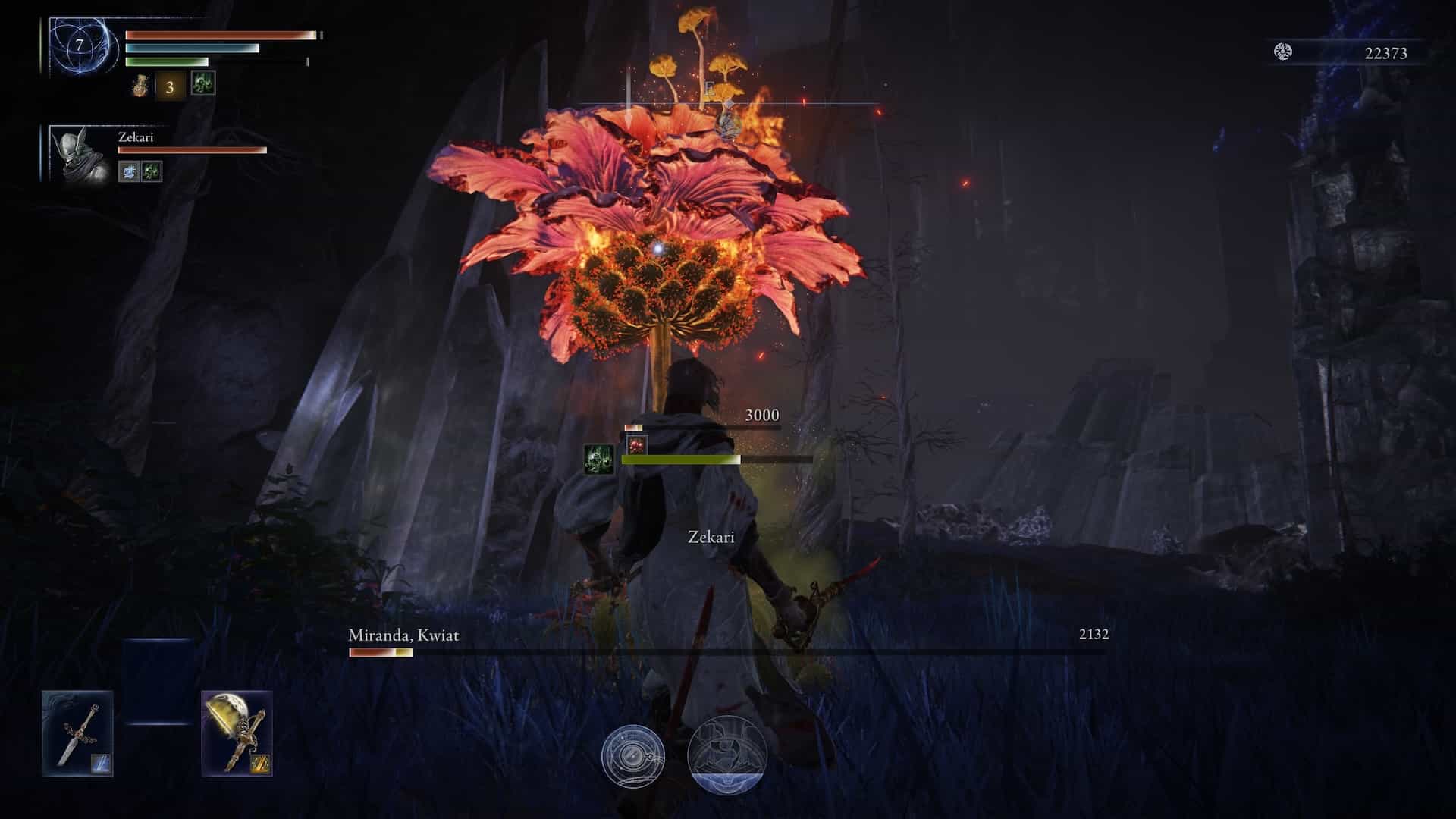Click the runes currency icon

(x=1282, y=52)
